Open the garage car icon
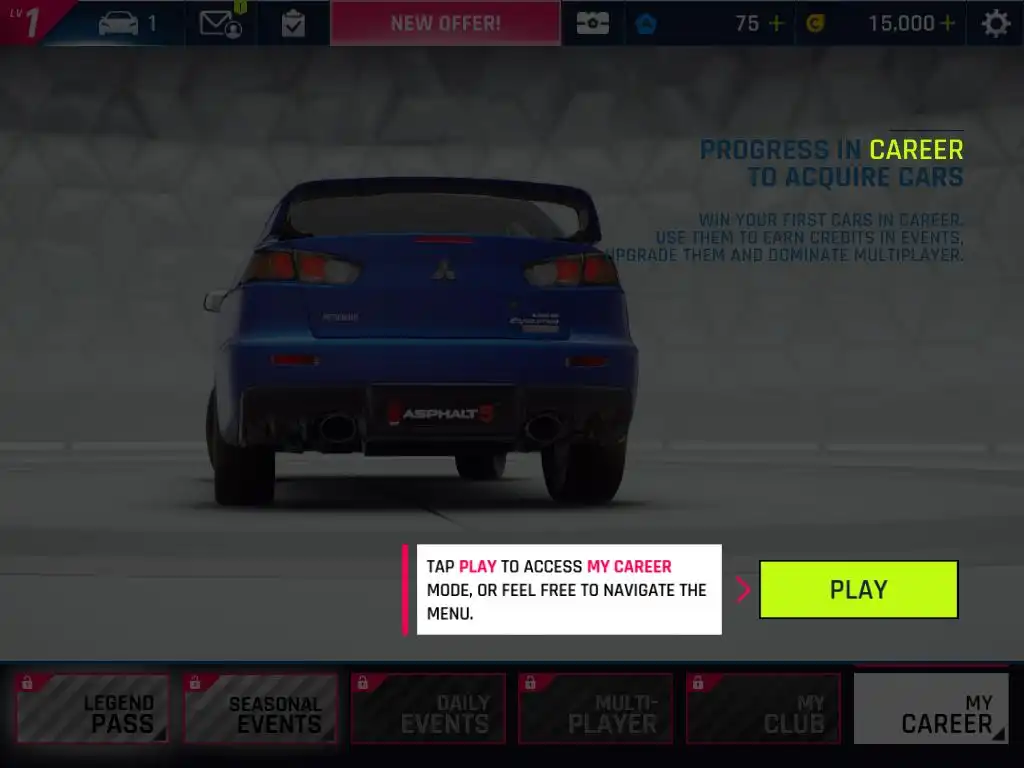Viewport: 1024px width, 768px height. 120,23
